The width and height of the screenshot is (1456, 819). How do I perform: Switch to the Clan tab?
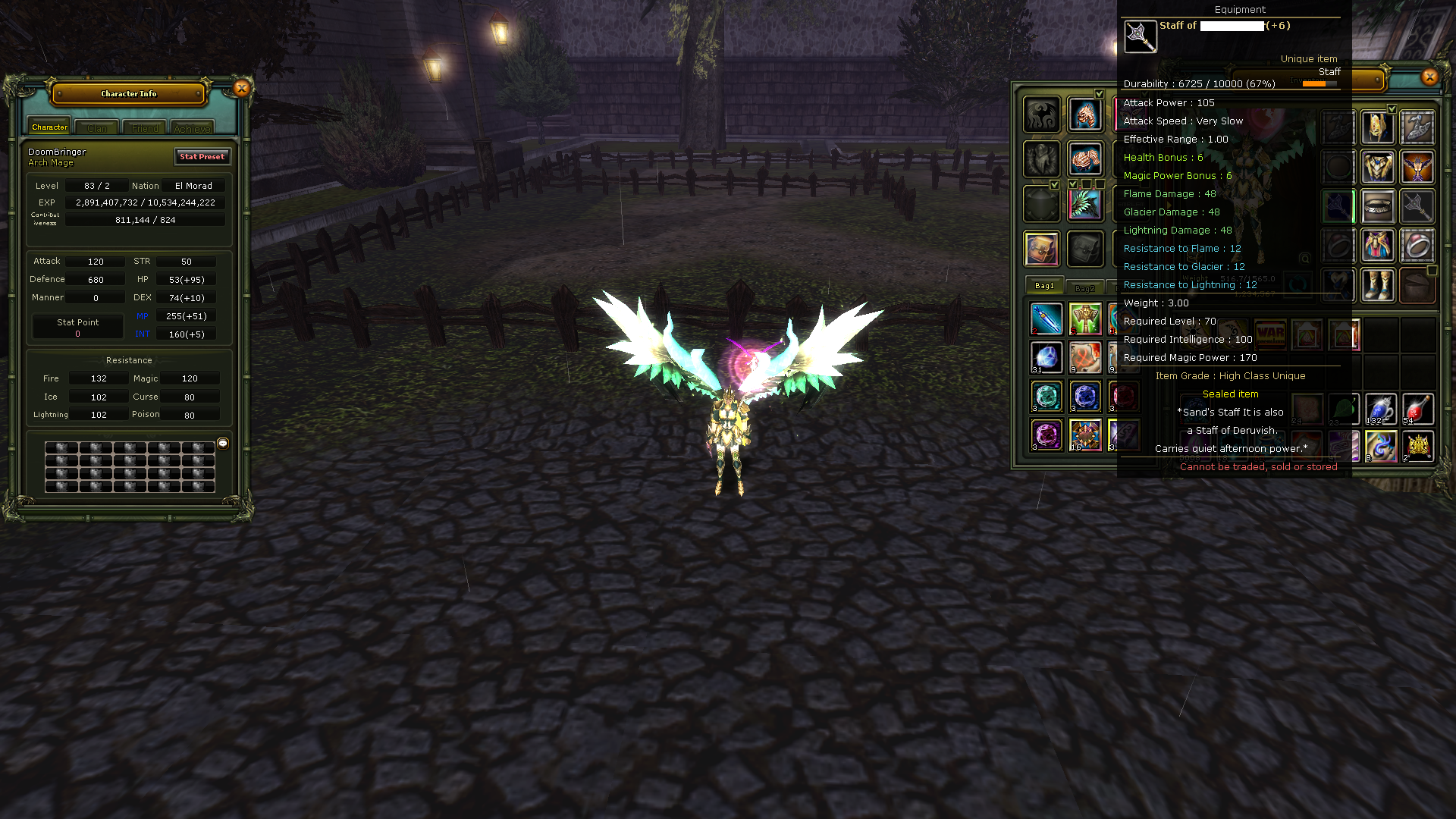click(x=96, y=127)
